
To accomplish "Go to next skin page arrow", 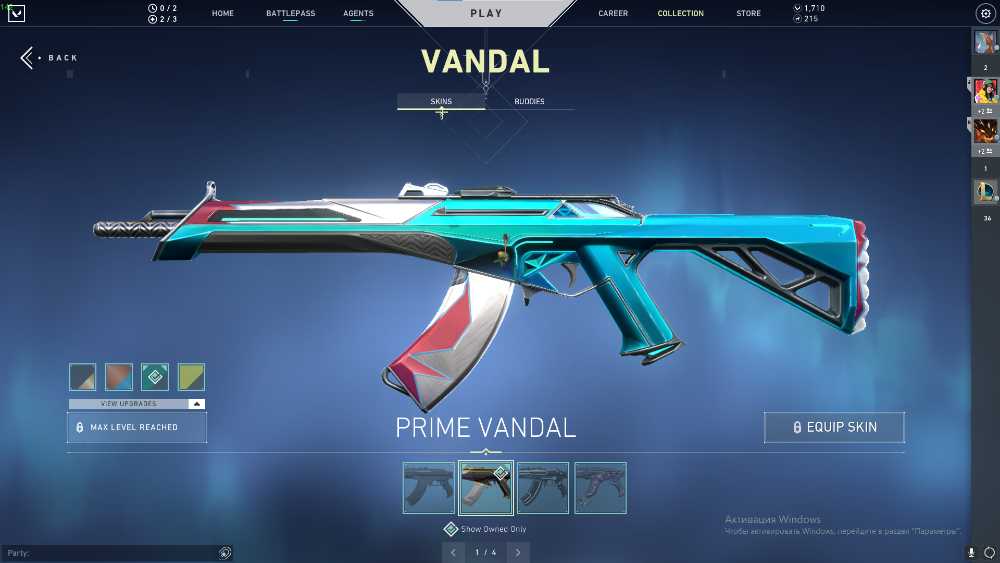I will (x=518, y=552).
